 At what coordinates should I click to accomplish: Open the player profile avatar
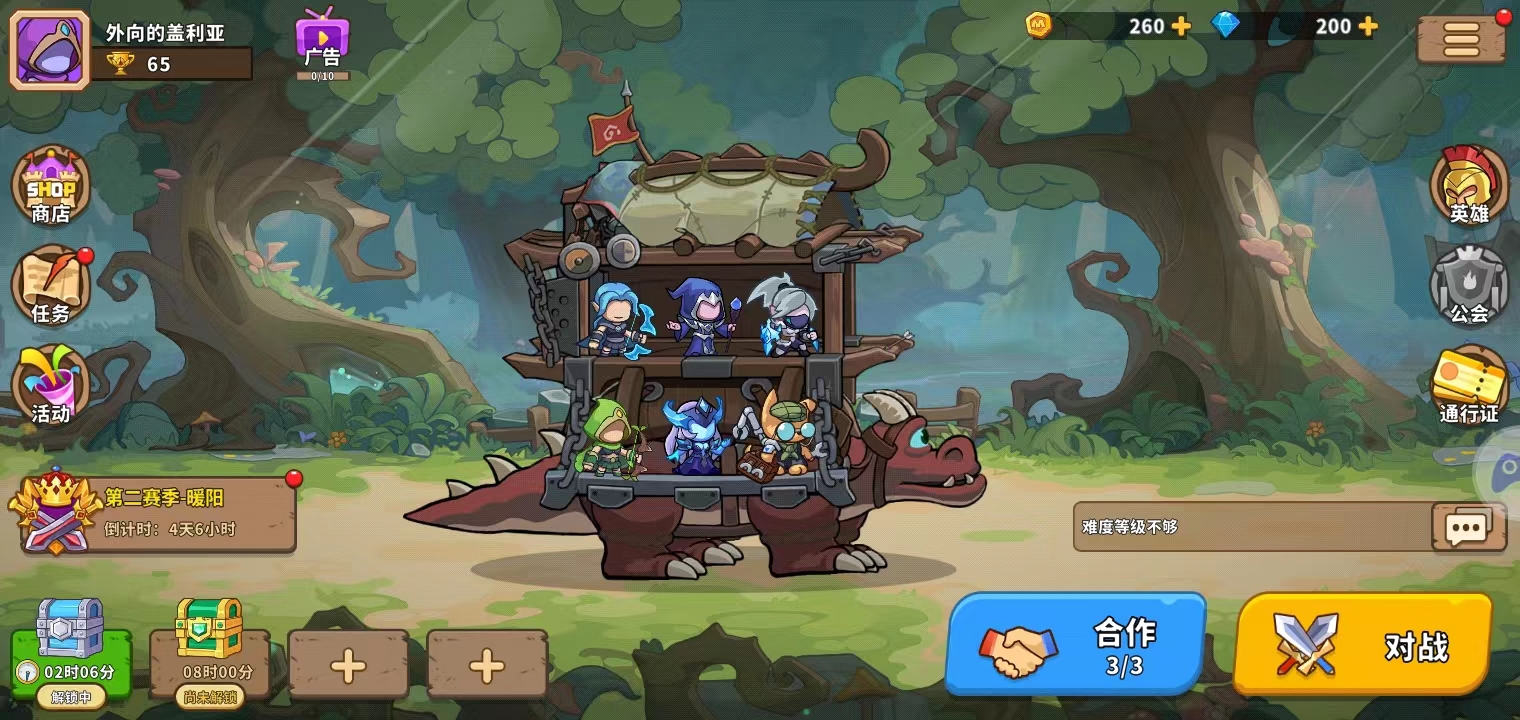49,49
